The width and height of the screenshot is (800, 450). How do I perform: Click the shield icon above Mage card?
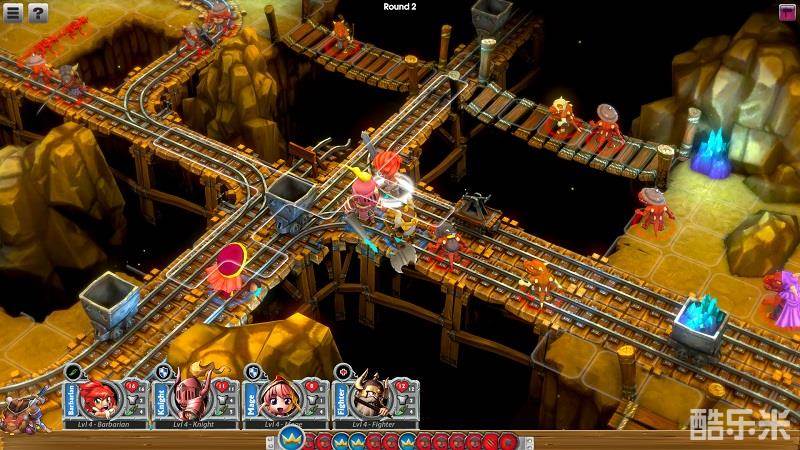coord(252,371)
